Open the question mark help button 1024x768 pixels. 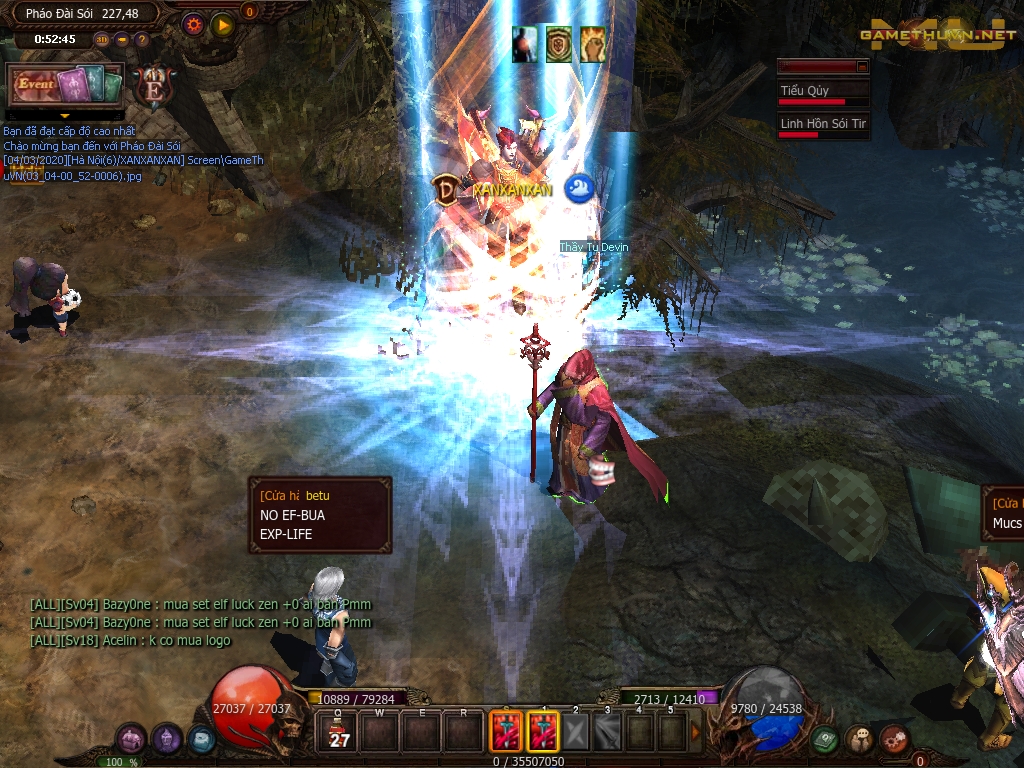(141, 40)
